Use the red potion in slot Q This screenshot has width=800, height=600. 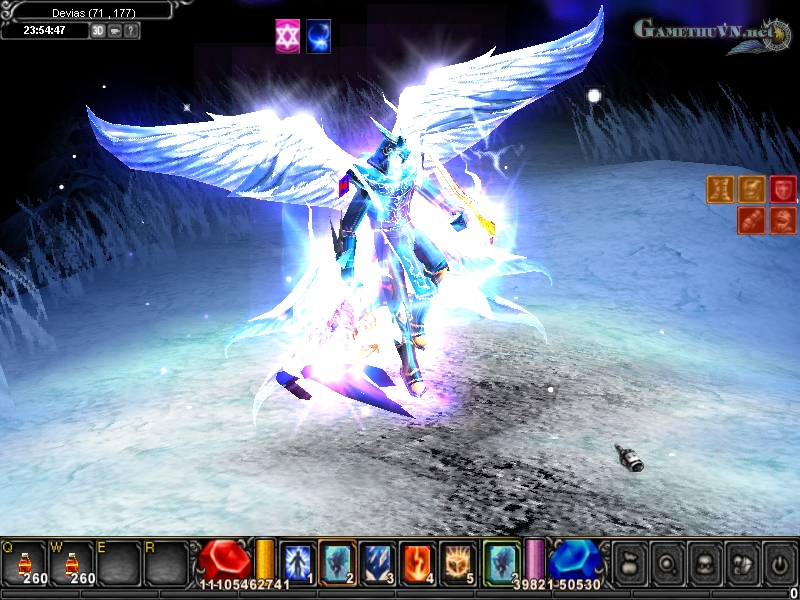tap(24, 563)
